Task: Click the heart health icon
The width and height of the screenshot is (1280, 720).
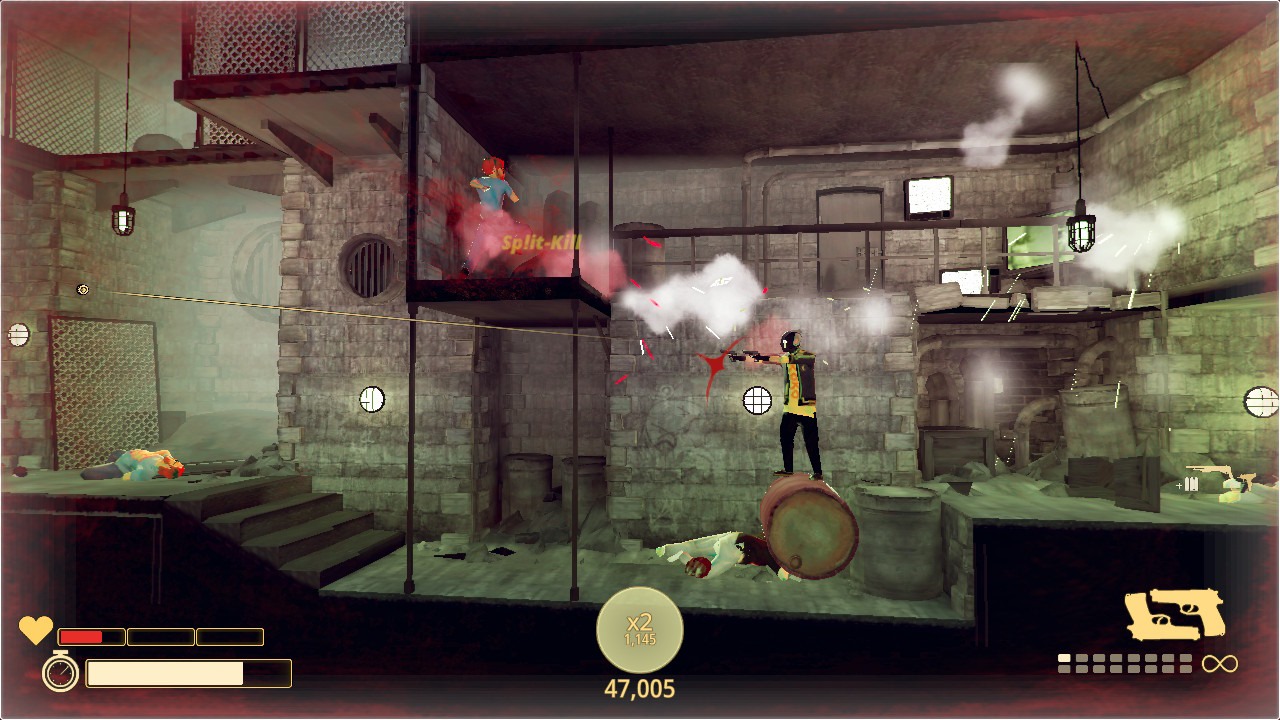Action: tap(36, 631)
